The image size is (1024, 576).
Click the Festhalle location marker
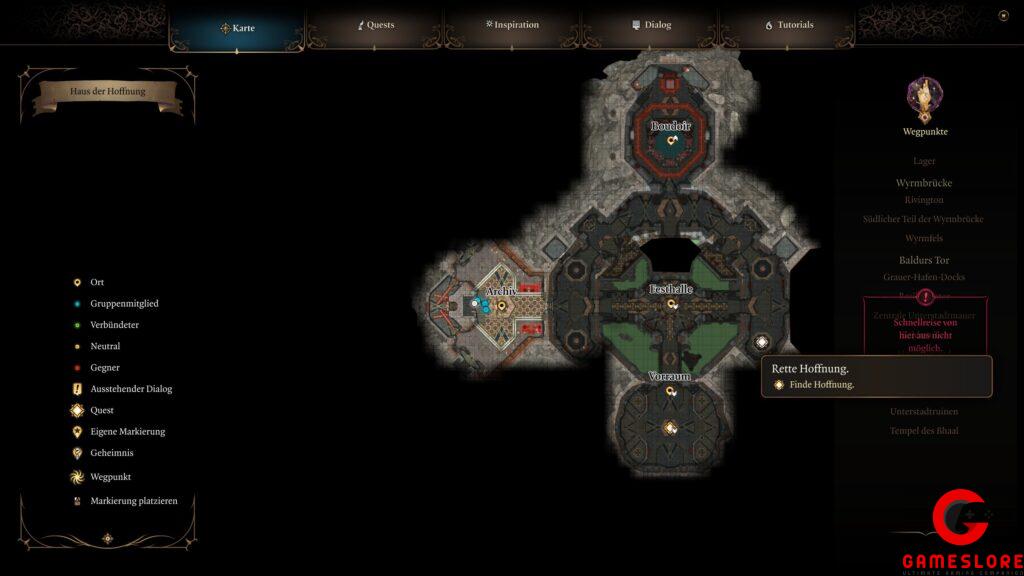[x=672, y=303]
